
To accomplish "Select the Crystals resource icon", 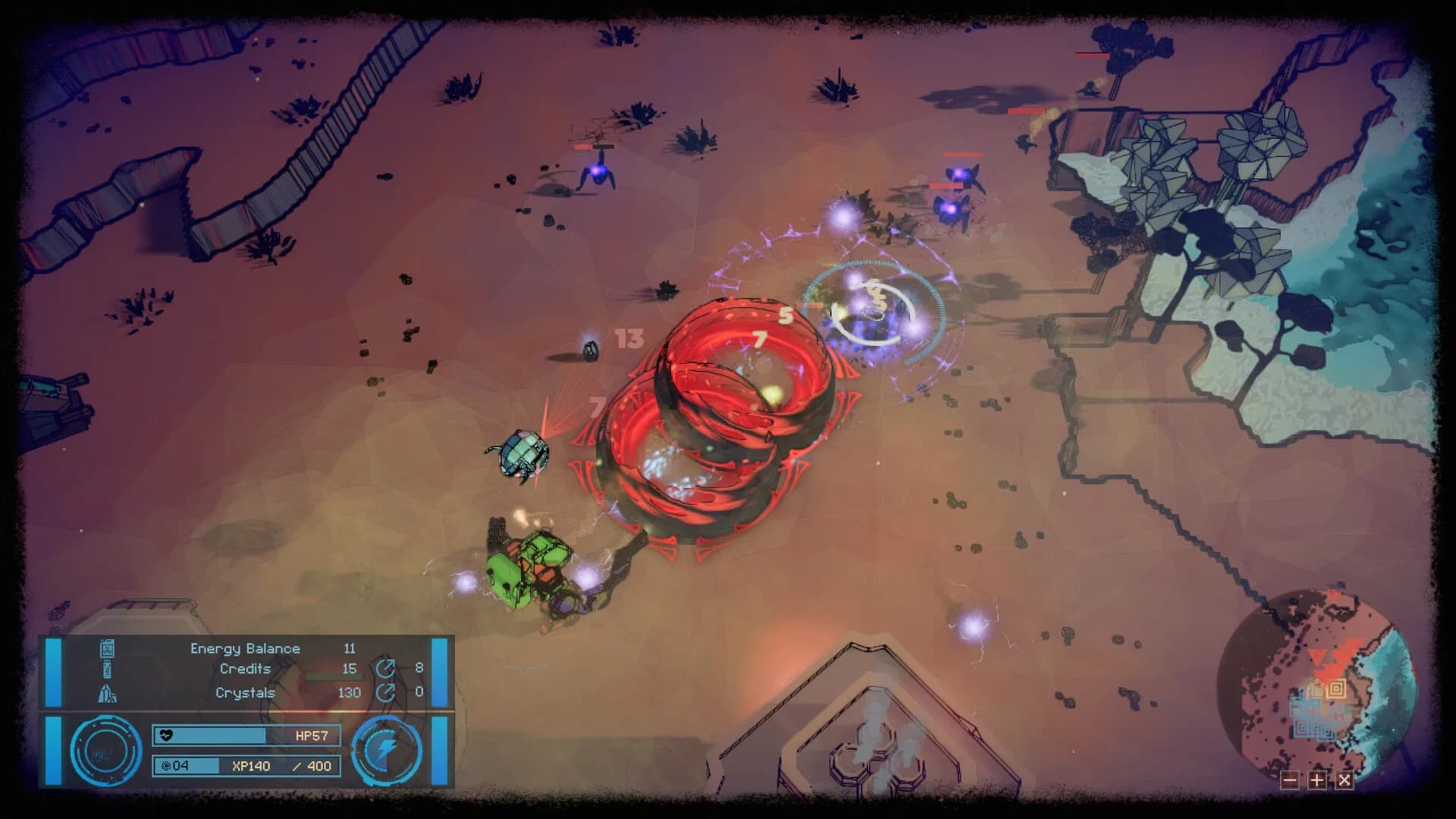I will click(106, 693).
